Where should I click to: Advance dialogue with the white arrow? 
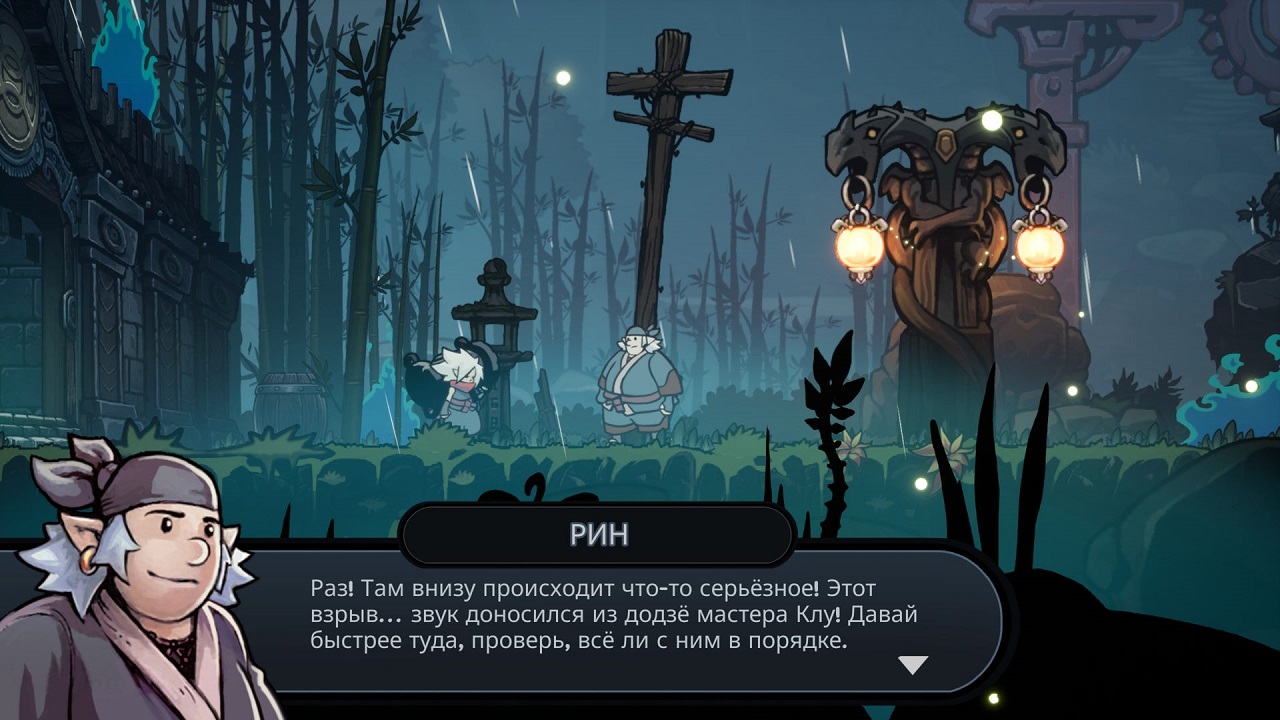913,665
